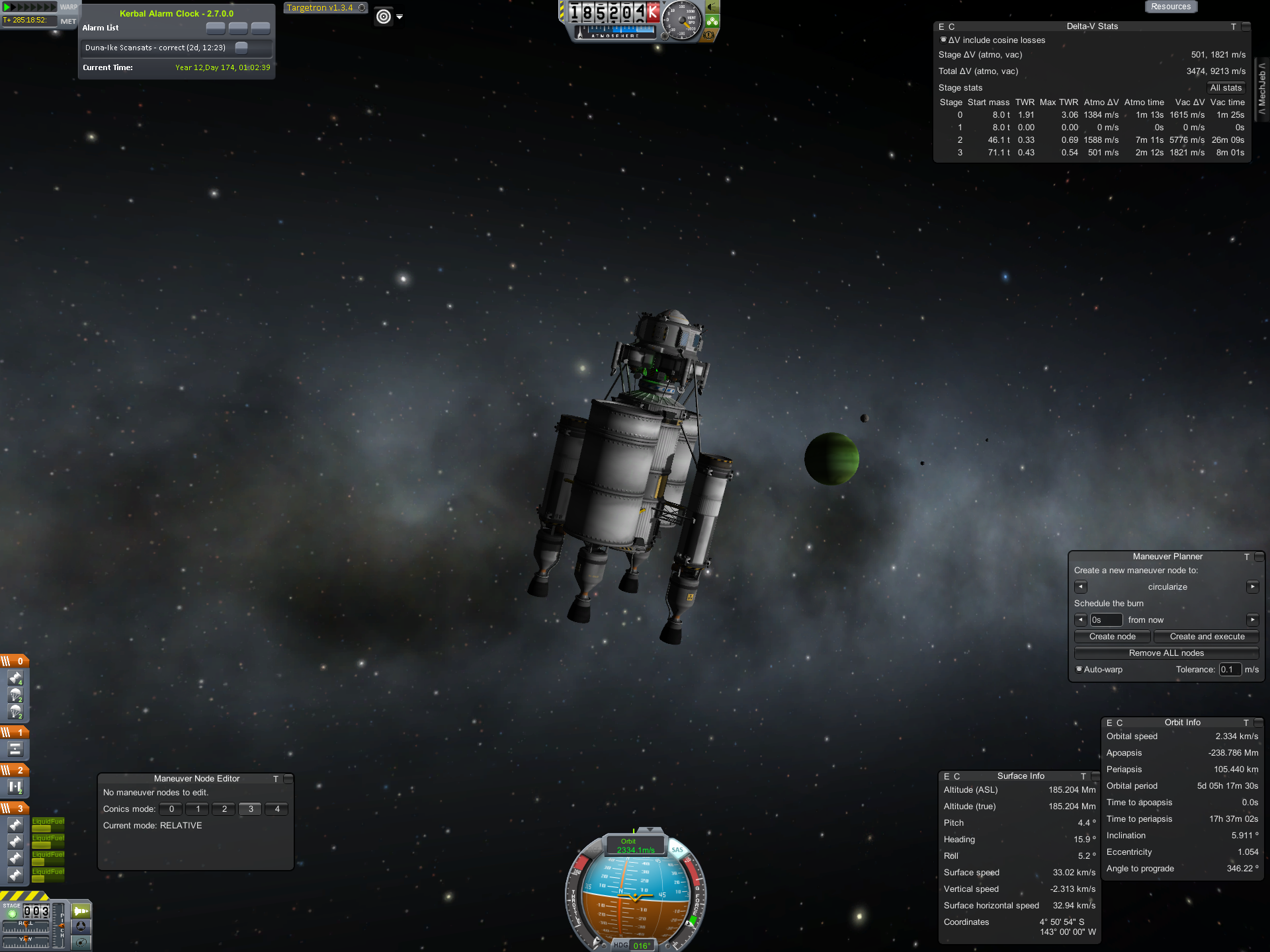Click Create and execute
The height and width of the screenshot is (952, 1270).
coord(1206,637)
